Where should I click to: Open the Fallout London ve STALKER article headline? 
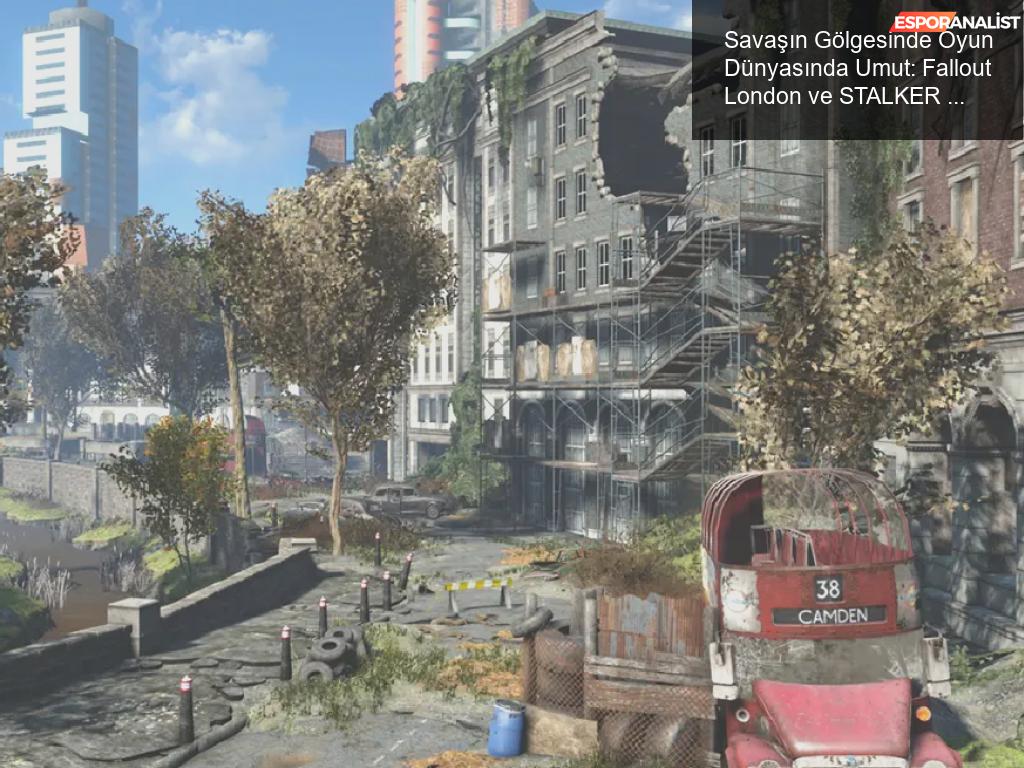(x=858, y=69)
